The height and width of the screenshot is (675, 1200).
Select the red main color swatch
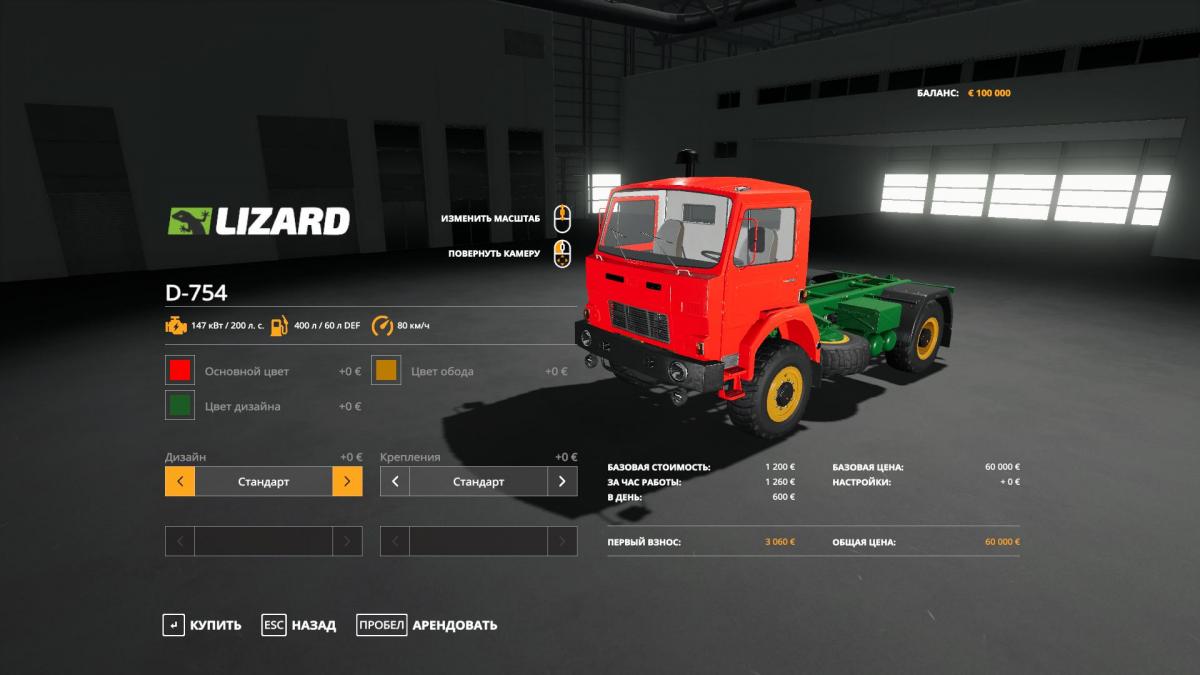click(180, 371)
